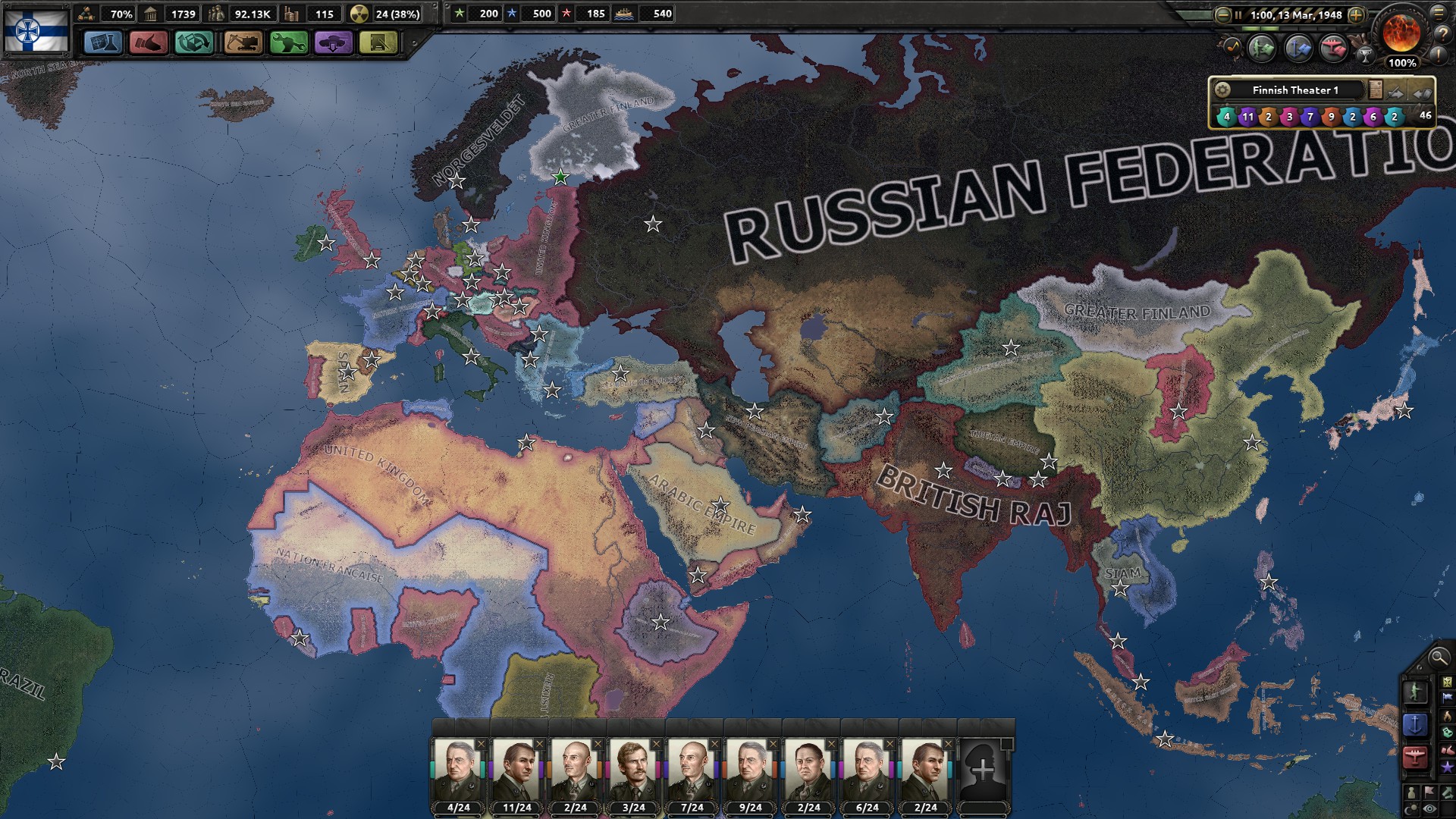1456x819 pixels.
Task: Toggle pause by clicking the date display
Action: click(1295, 14)
